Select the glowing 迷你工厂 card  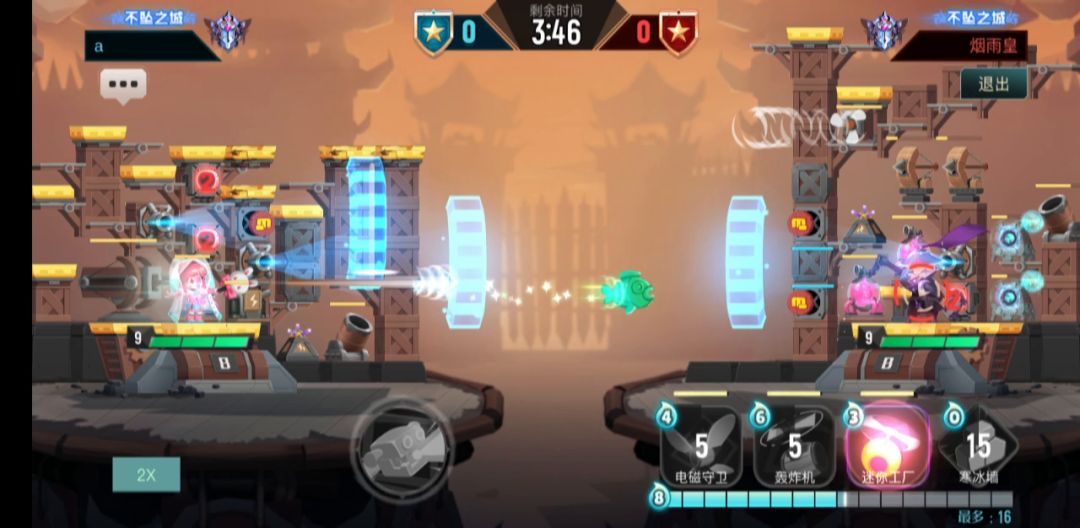(x=886, y=444)
